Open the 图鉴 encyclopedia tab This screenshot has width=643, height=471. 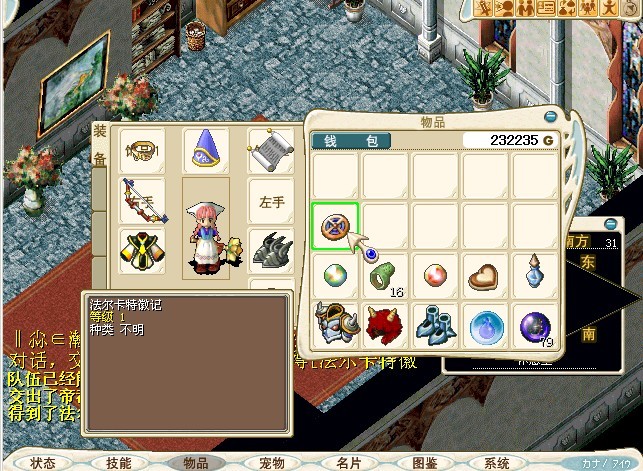425,463
